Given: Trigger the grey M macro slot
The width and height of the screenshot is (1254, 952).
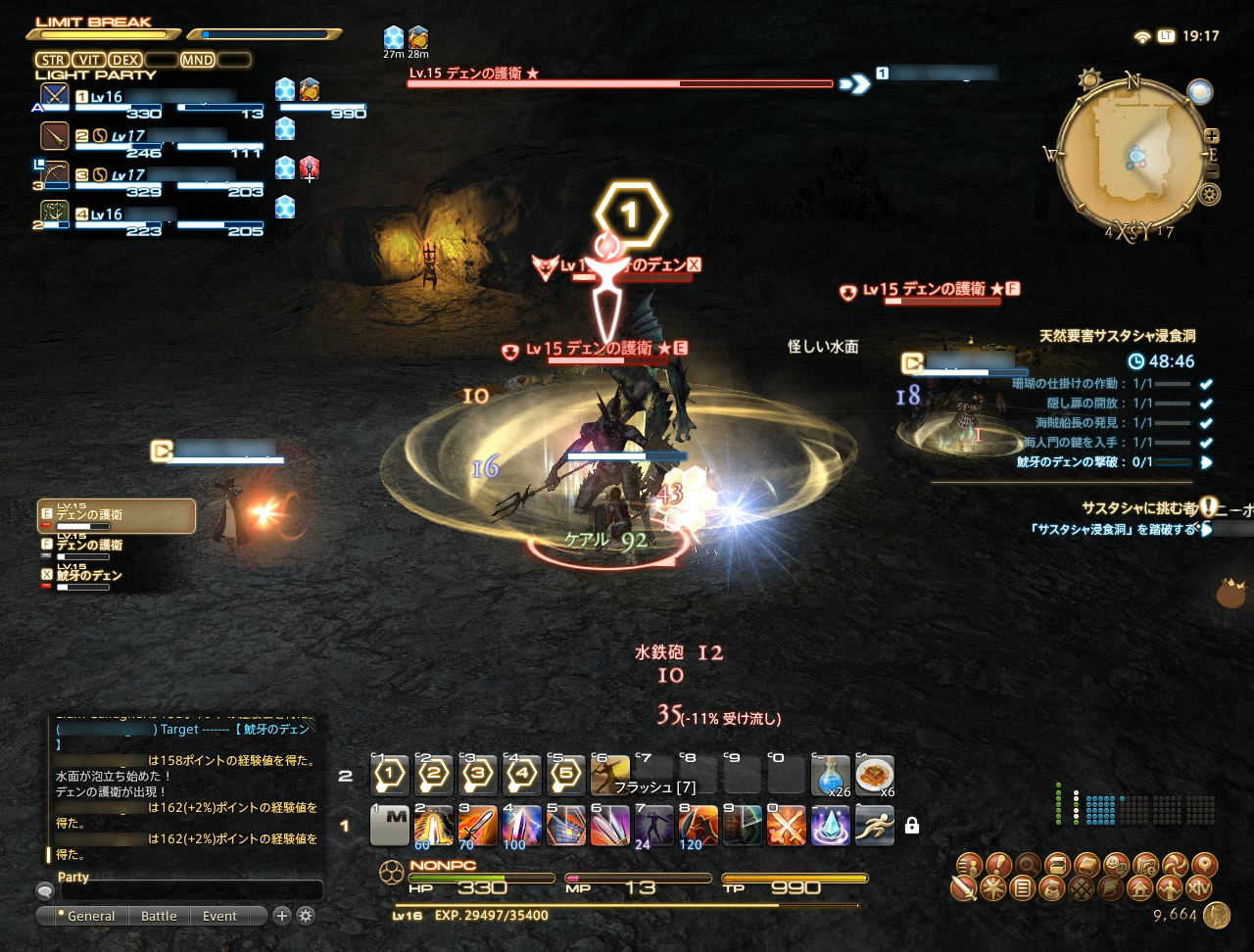Looking at the screenshot, I should (x=390, y=826).
